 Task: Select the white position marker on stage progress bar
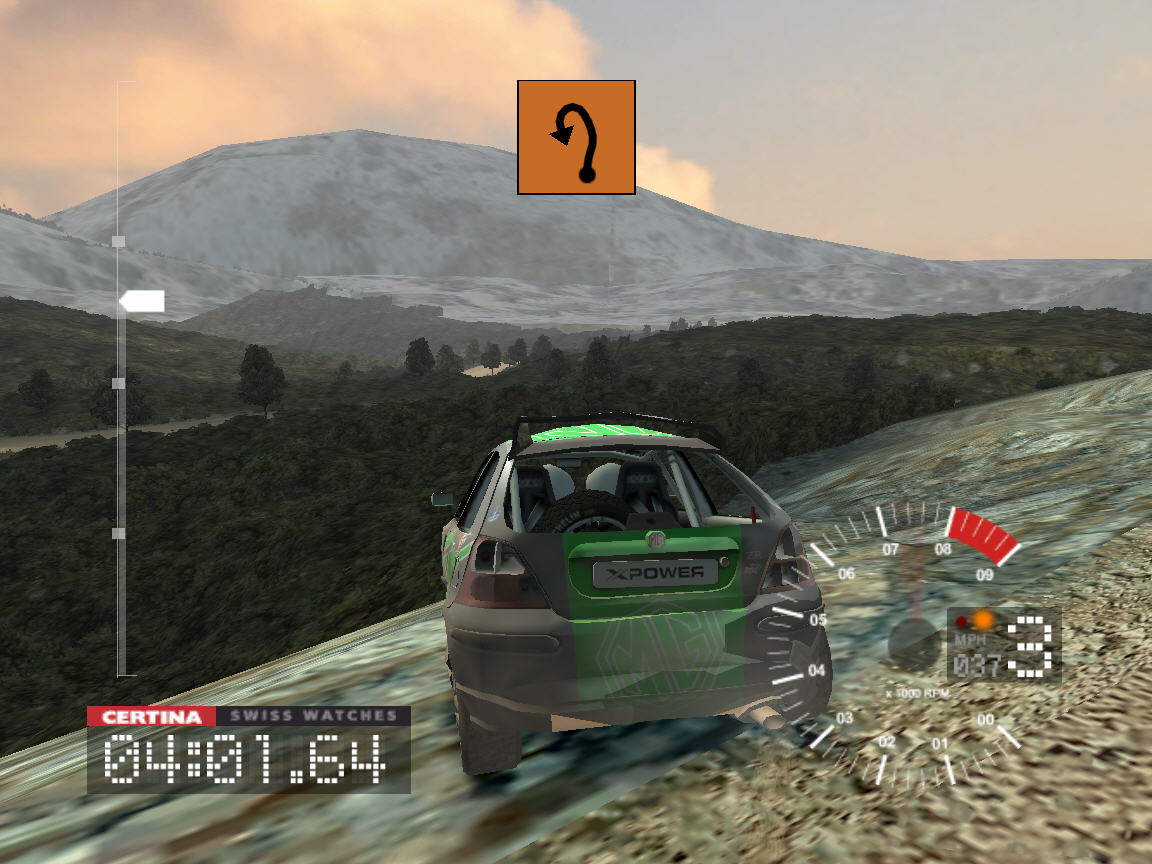coord(141,301)
